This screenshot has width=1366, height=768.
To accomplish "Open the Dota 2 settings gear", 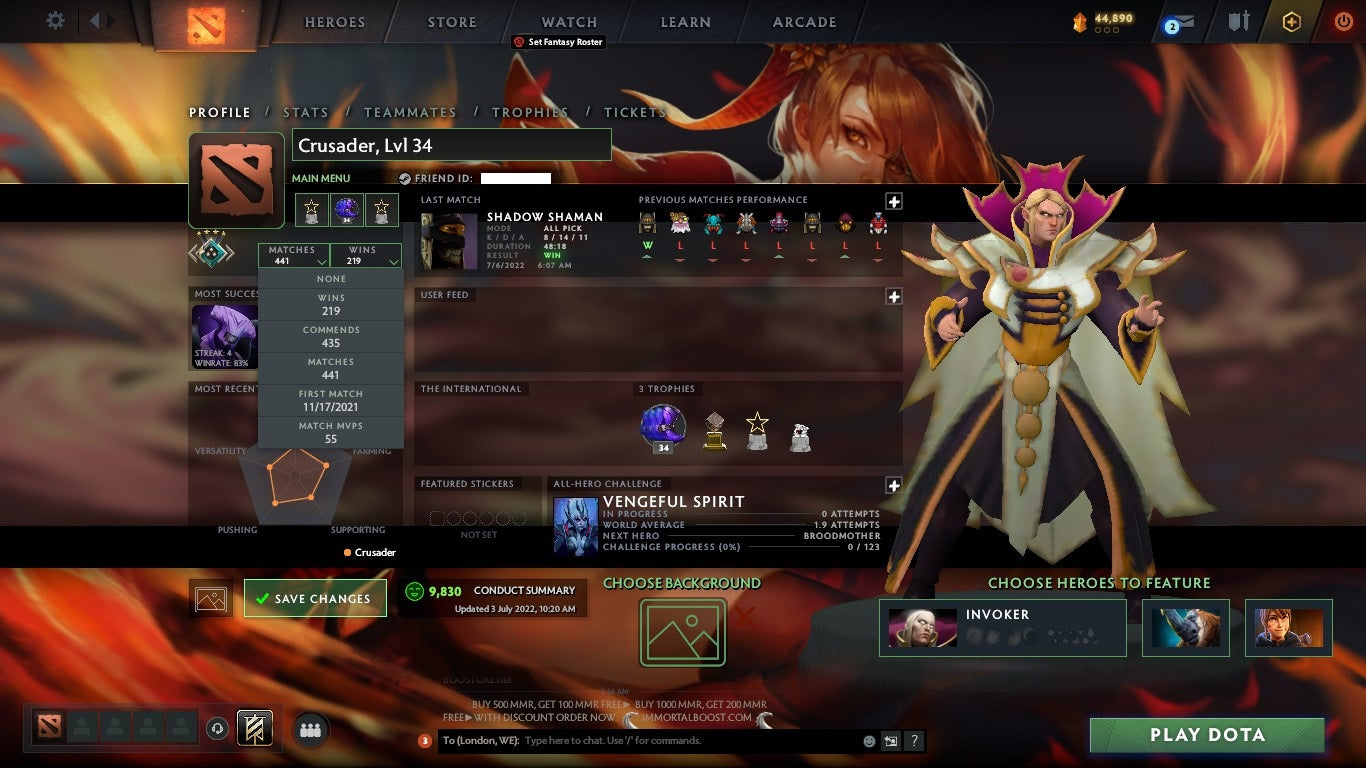I will (55, 21).
